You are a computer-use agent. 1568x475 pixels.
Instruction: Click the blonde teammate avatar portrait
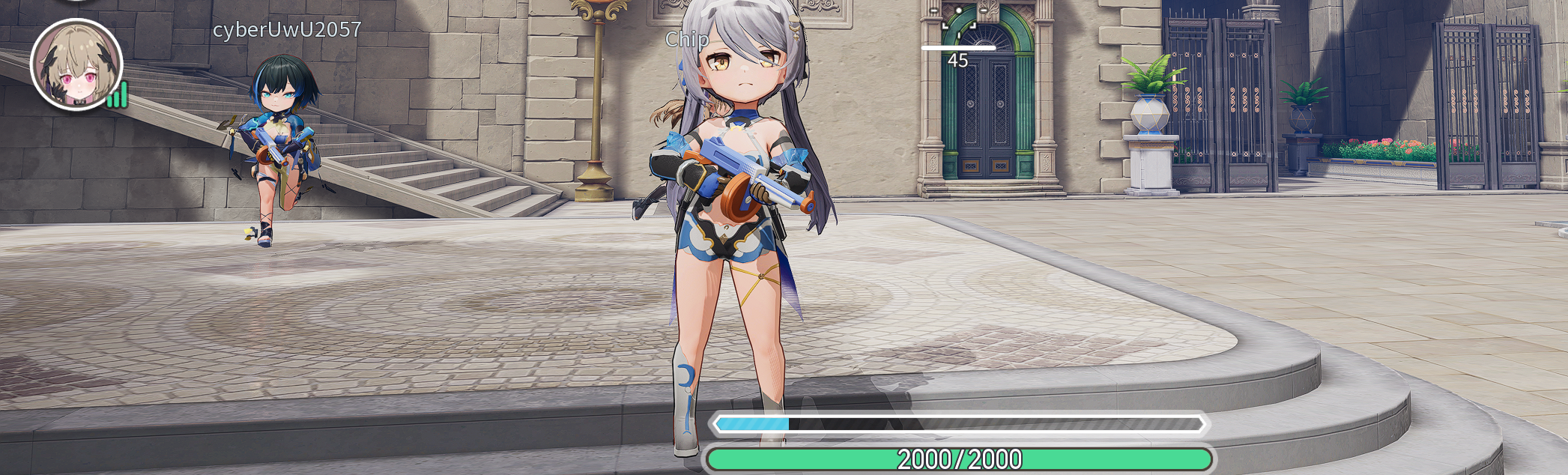click(x=76, y=65)
